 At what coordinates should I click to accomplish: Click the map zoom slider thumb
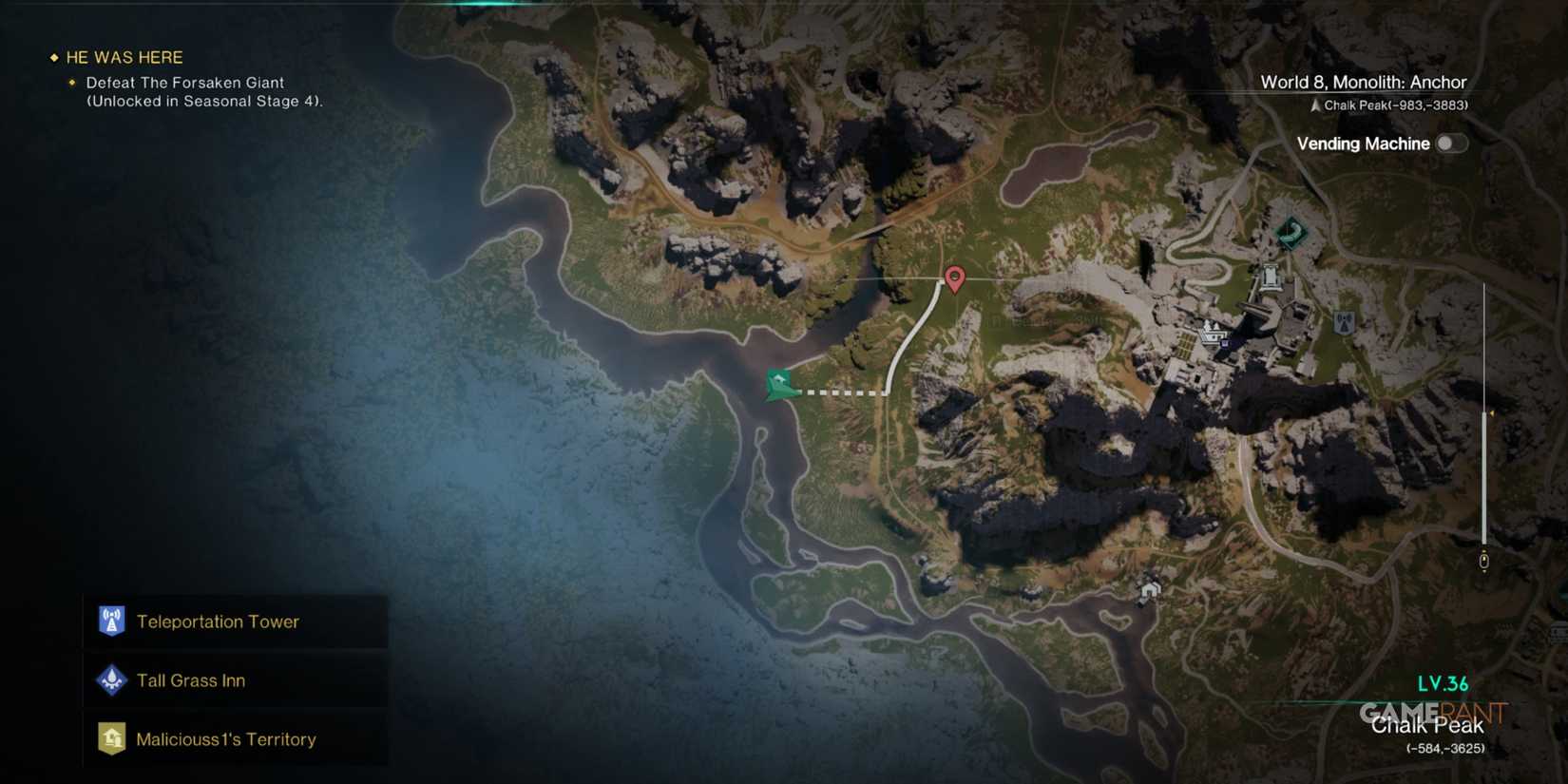pyautogui.click(x=1484, y=560)
